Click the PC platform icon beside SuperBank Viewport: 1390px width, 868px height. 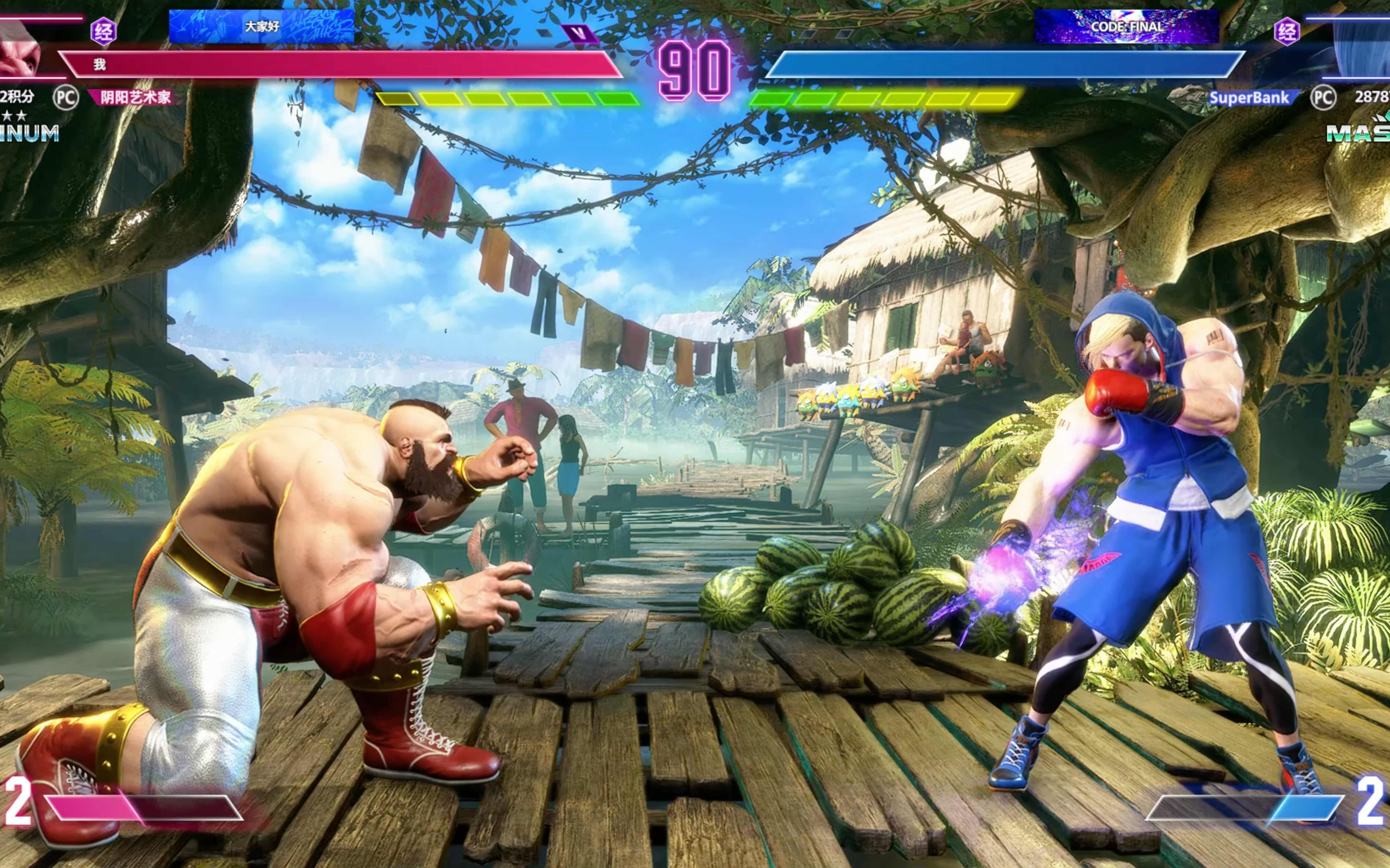1323,98
